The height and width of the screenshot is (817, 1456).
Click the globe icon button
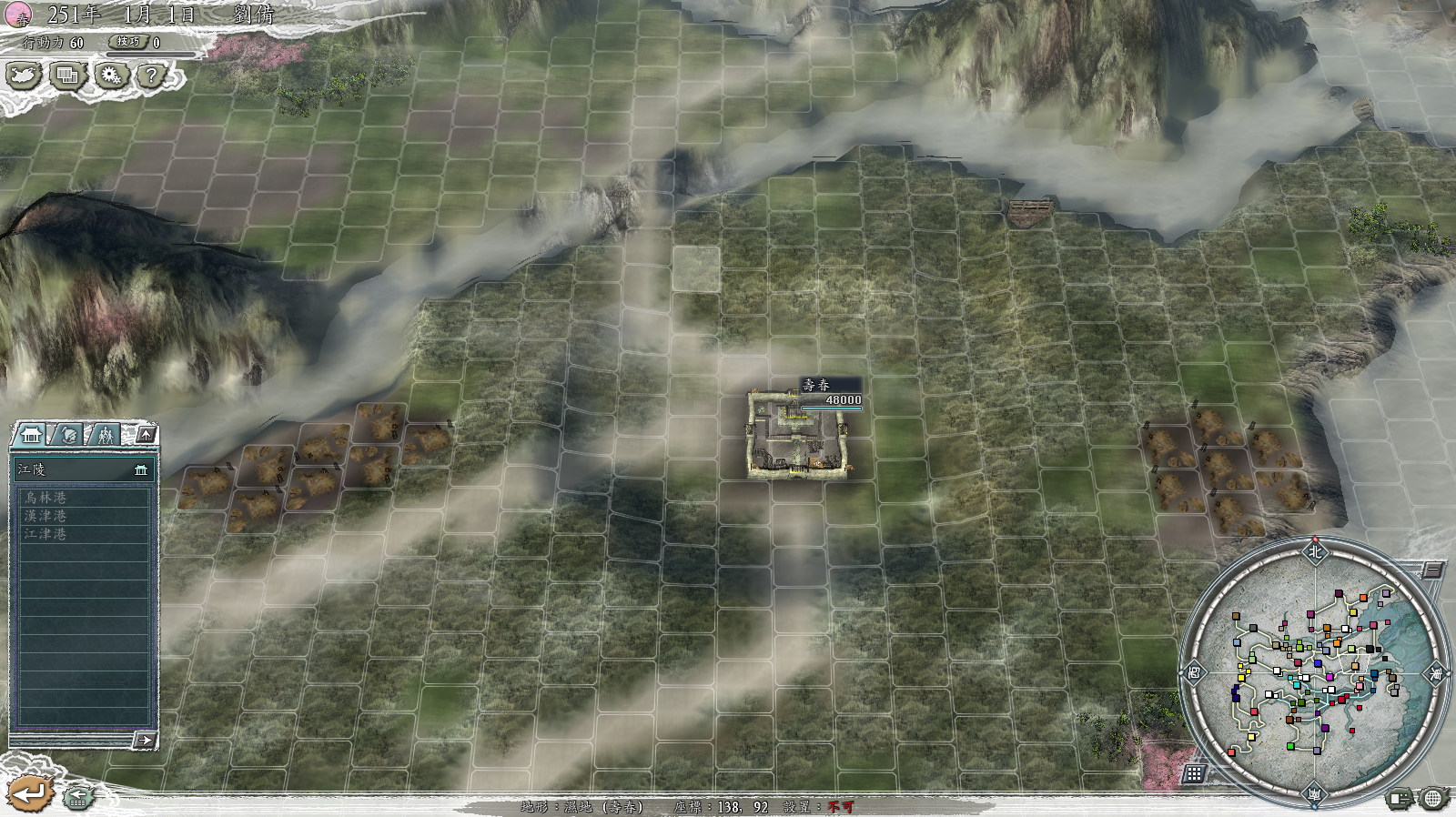coord(1432,799)
